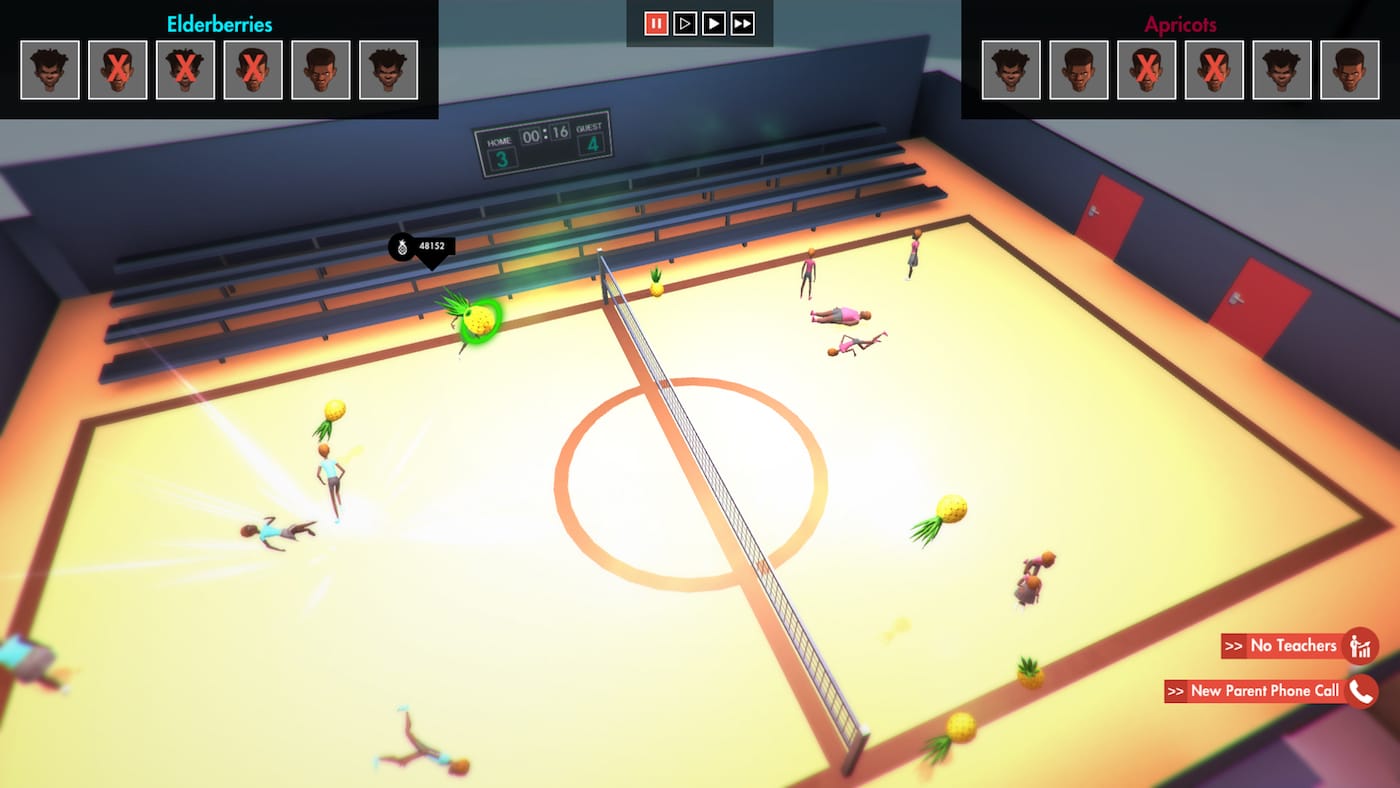Toggle the crossed-out second Elderberries player

pyautogui.click(x=118, y=70)
